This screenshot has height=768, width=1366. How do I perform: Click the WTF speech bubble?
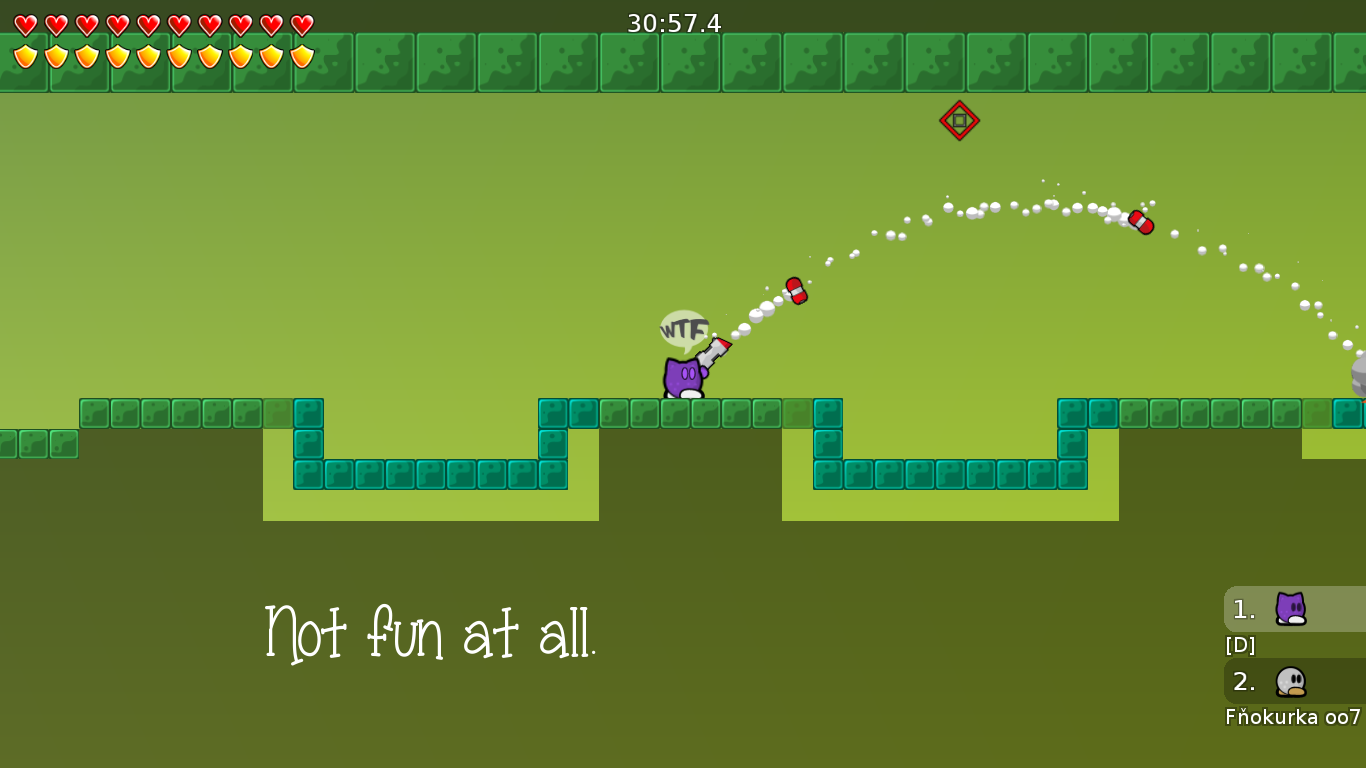coord(683,329)
